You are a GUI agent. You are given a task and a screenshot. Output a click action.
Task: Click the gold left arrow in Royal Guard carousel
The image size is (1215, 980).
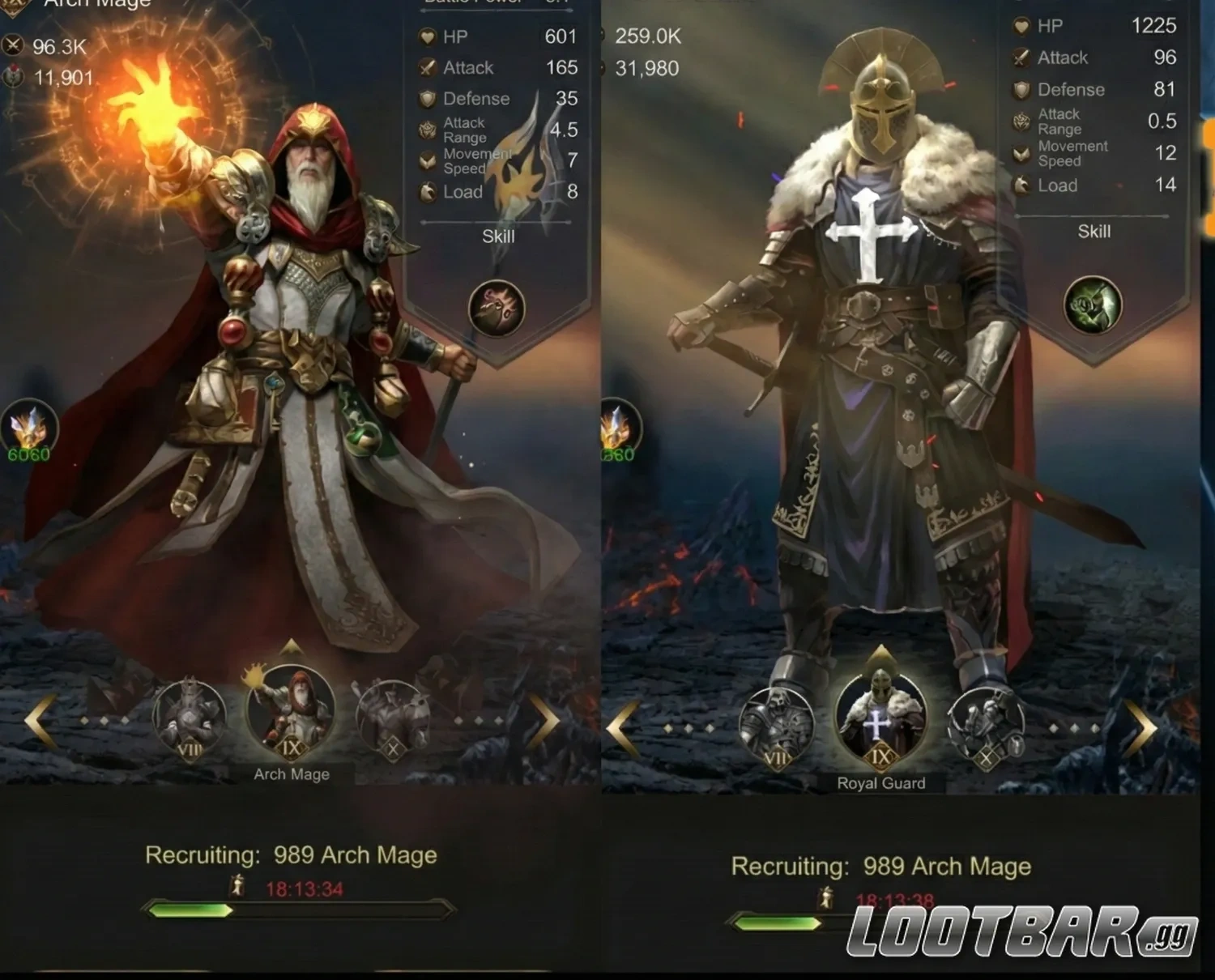coord(622,727)
